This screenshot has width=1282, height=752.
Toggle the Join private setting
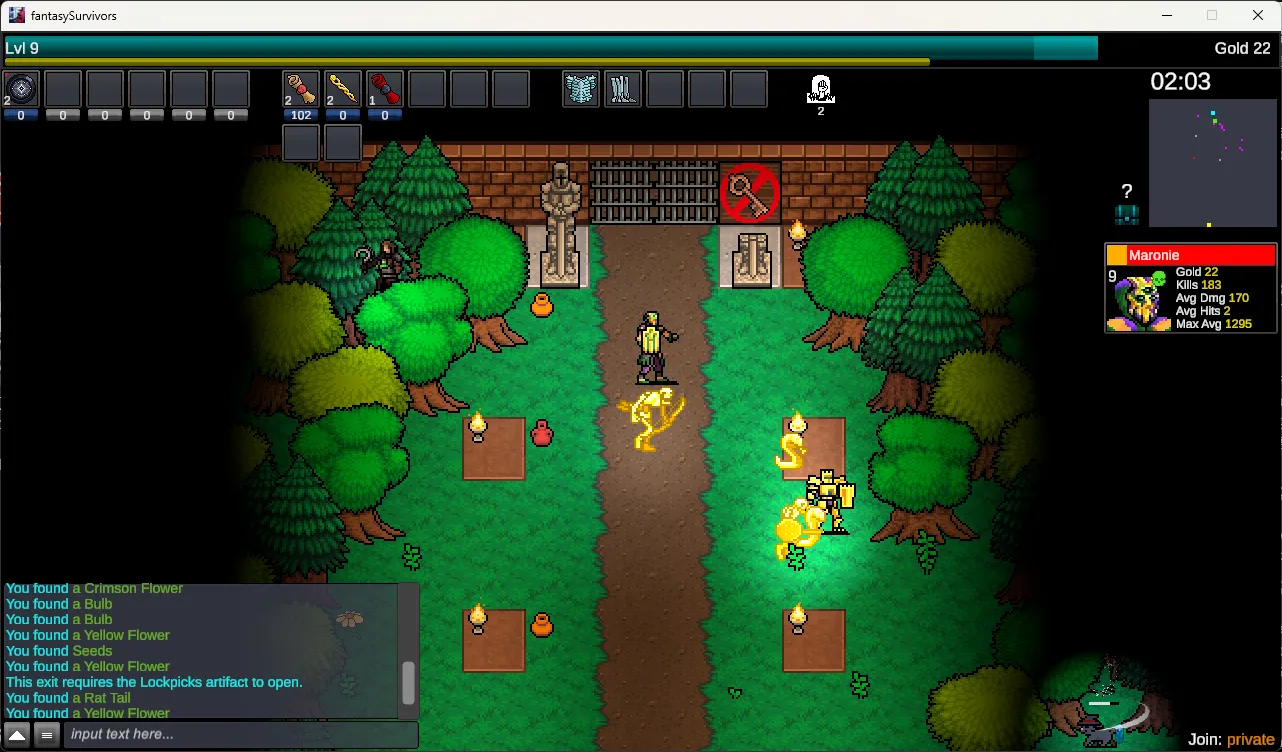[x=1250, y=739]
